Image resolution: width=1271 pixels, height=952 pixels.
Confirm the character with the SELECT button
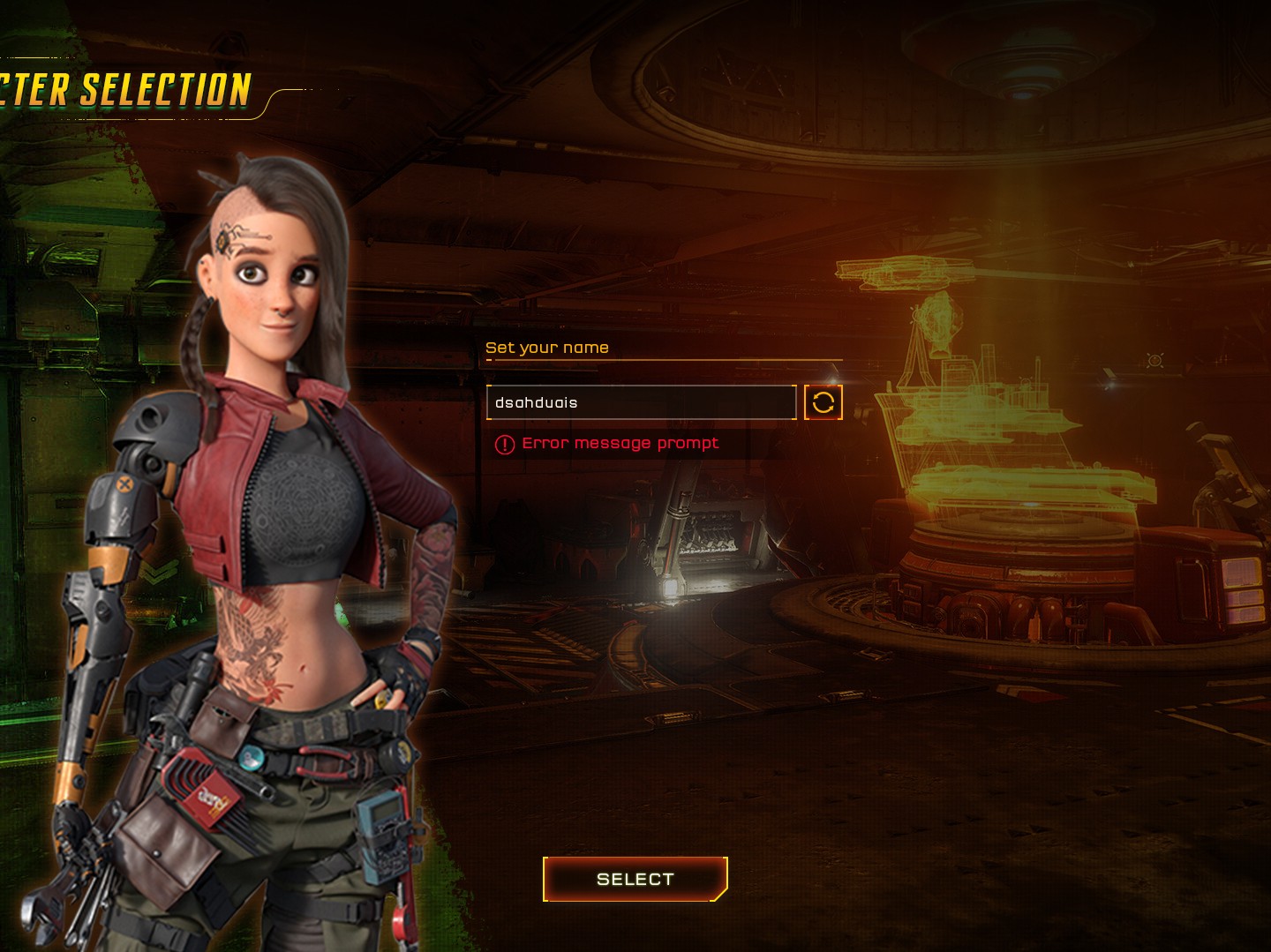click(635, 879)
